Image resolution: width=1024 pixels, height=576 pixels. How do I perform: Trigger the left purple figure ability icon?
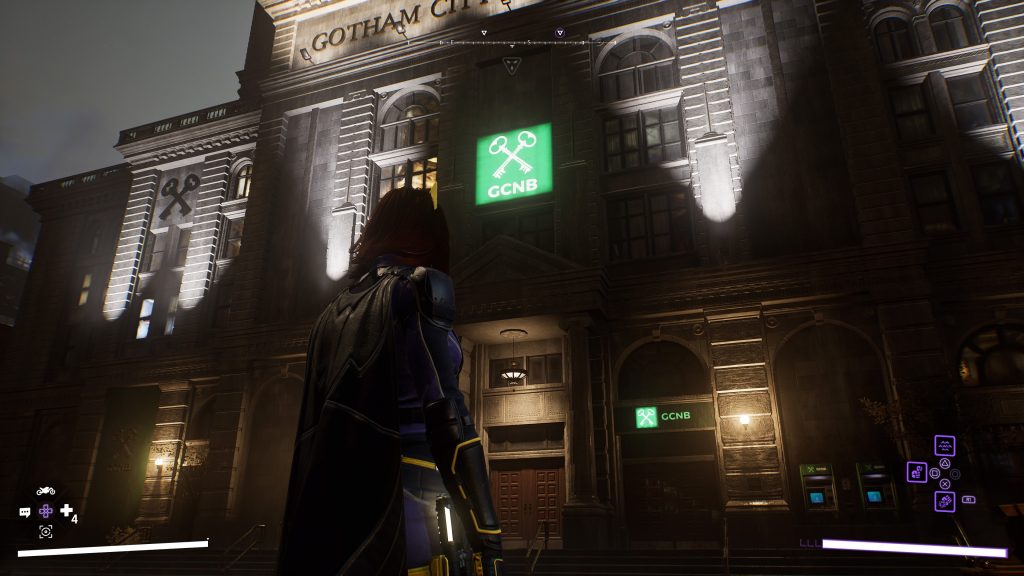(916, 471)
